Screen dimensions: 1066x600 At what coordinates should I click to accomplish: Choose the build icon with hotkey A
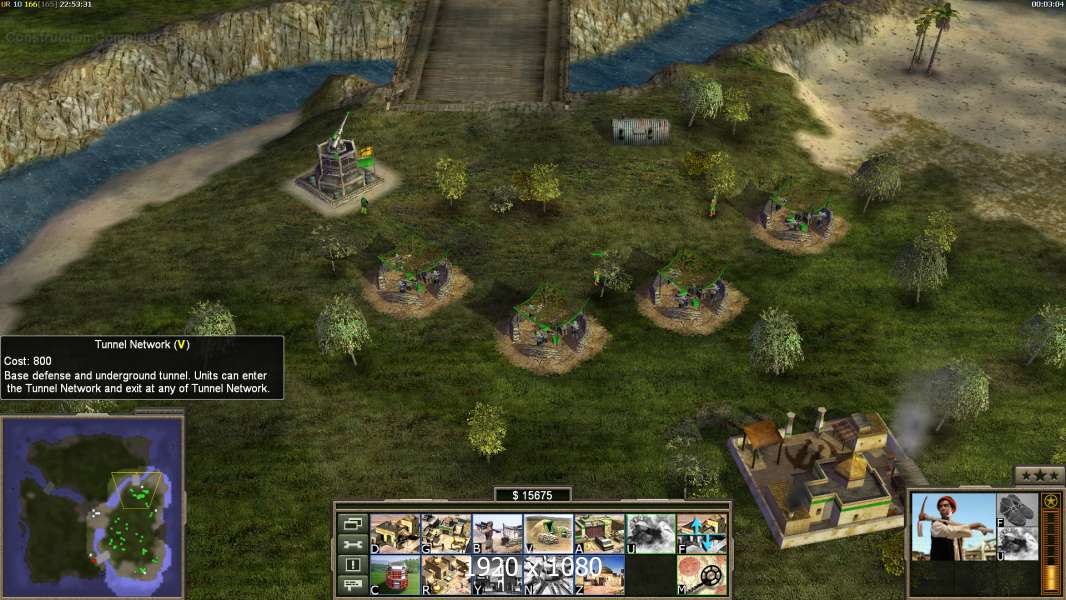coord(599,534)
